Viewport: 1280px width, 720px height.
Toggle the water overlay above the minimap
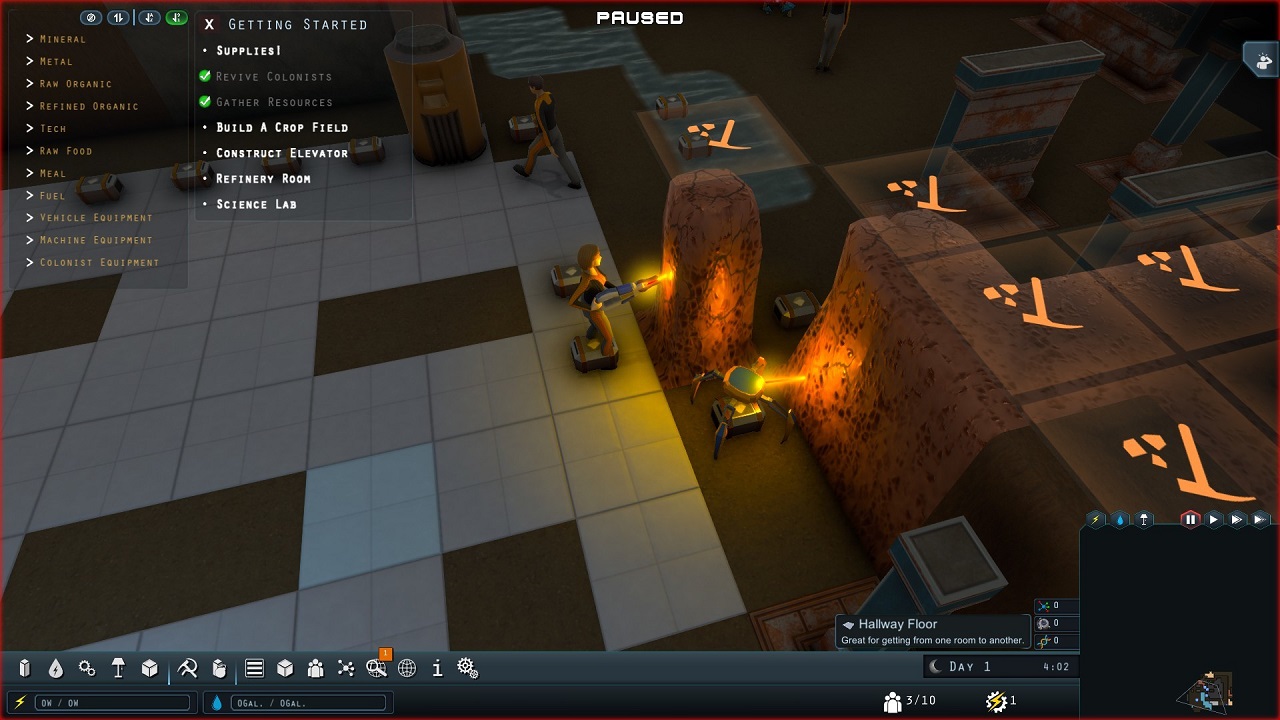pyautogui.click(x=1120, y=519)
